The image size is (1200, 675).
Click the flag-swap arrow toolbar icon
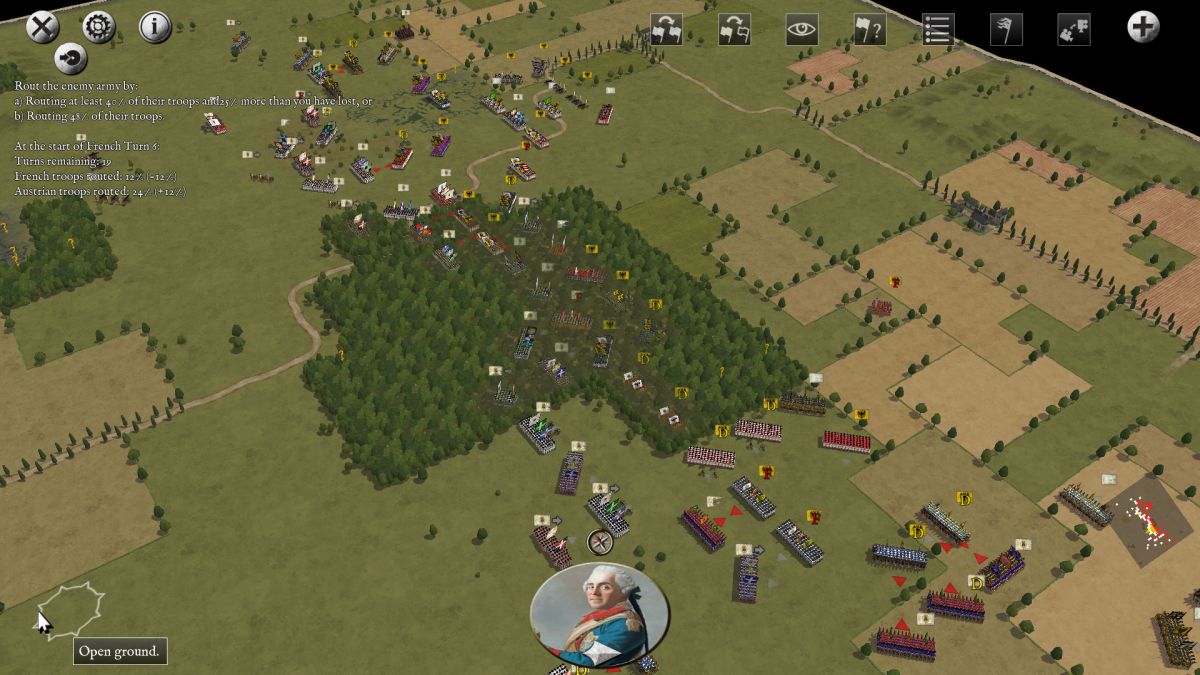(735, 29)
